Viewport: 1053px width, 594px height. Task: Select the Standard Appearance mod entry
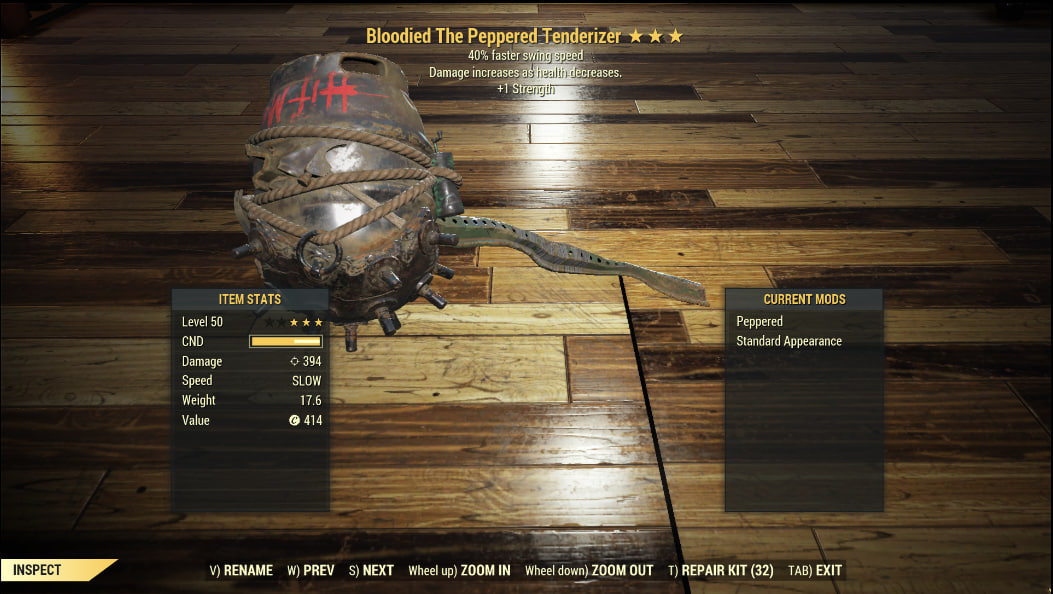(789, 341)
